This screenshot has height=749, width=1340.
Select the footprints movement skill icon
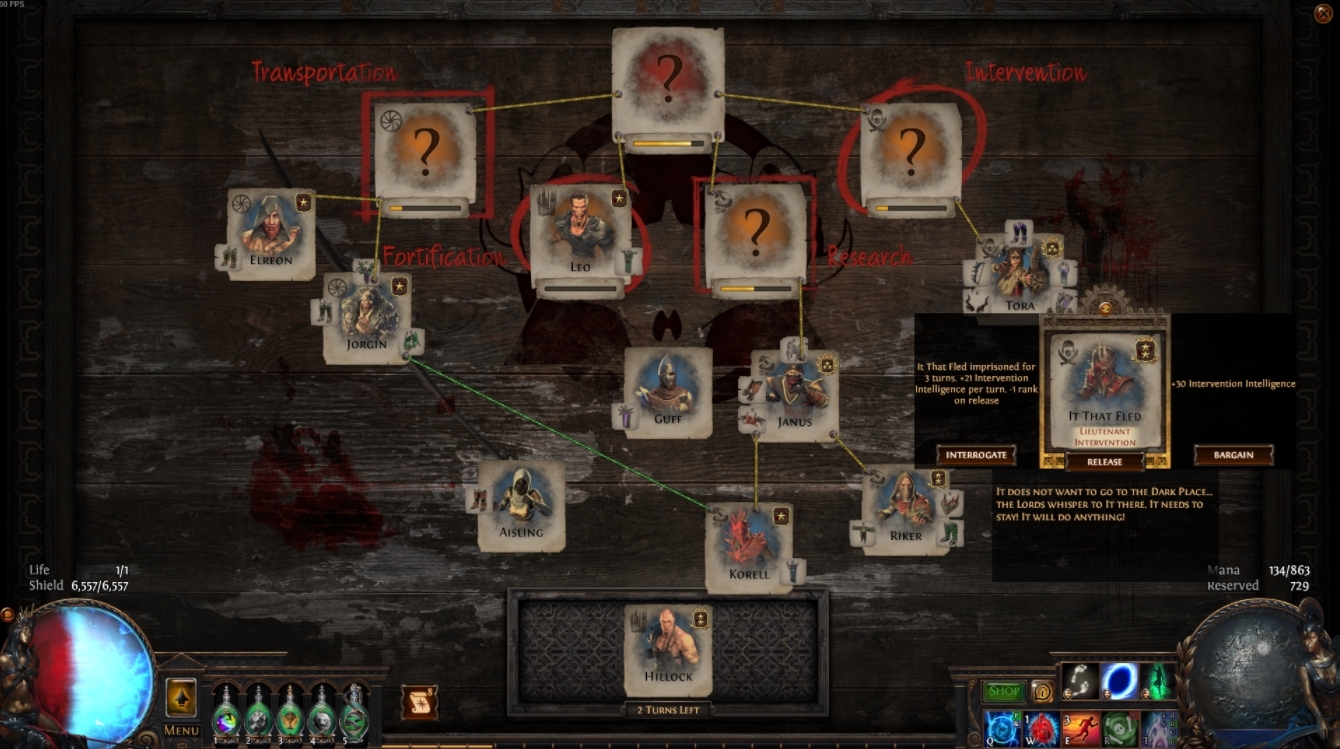coord(1078,680)
